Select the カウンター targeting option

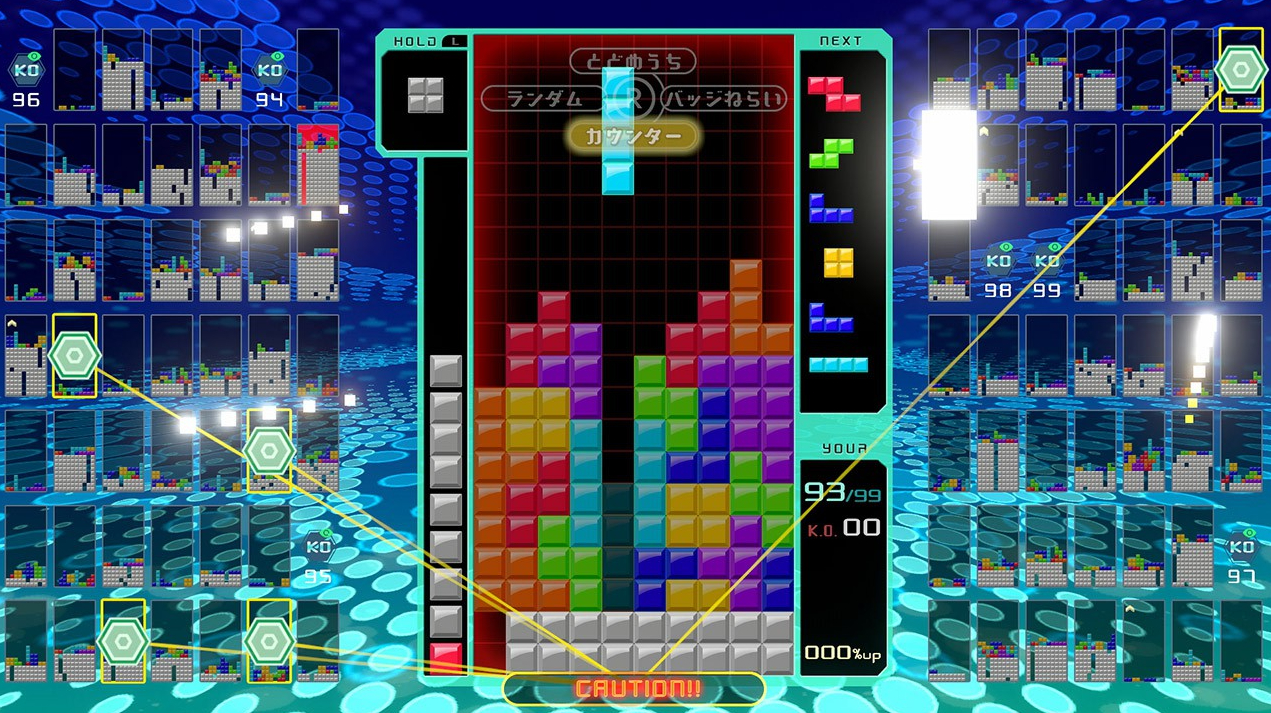pyautogui.click(x=632, y=136)
